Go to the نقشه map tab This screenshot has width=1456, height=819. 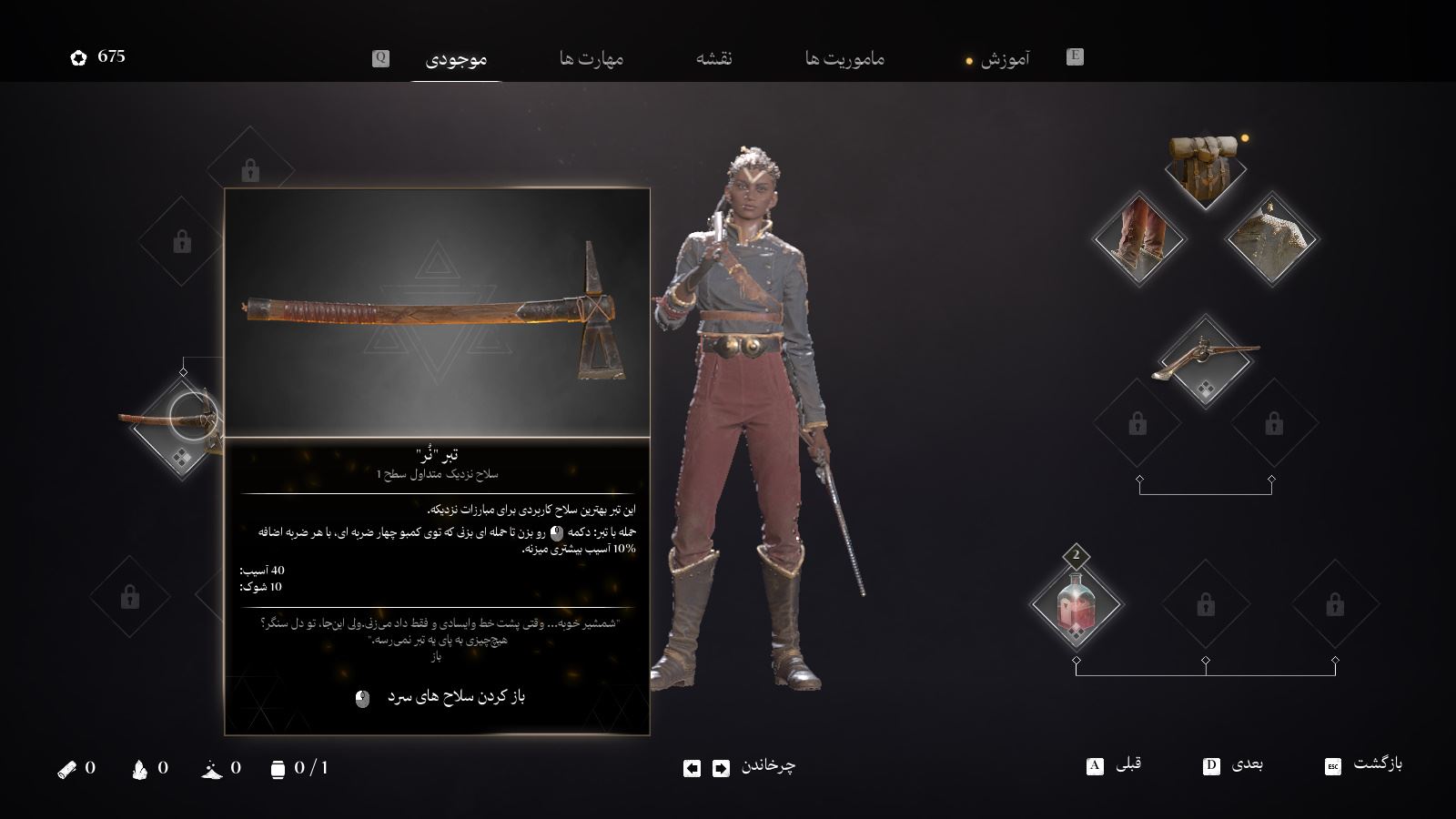click(x=714, y=59)
